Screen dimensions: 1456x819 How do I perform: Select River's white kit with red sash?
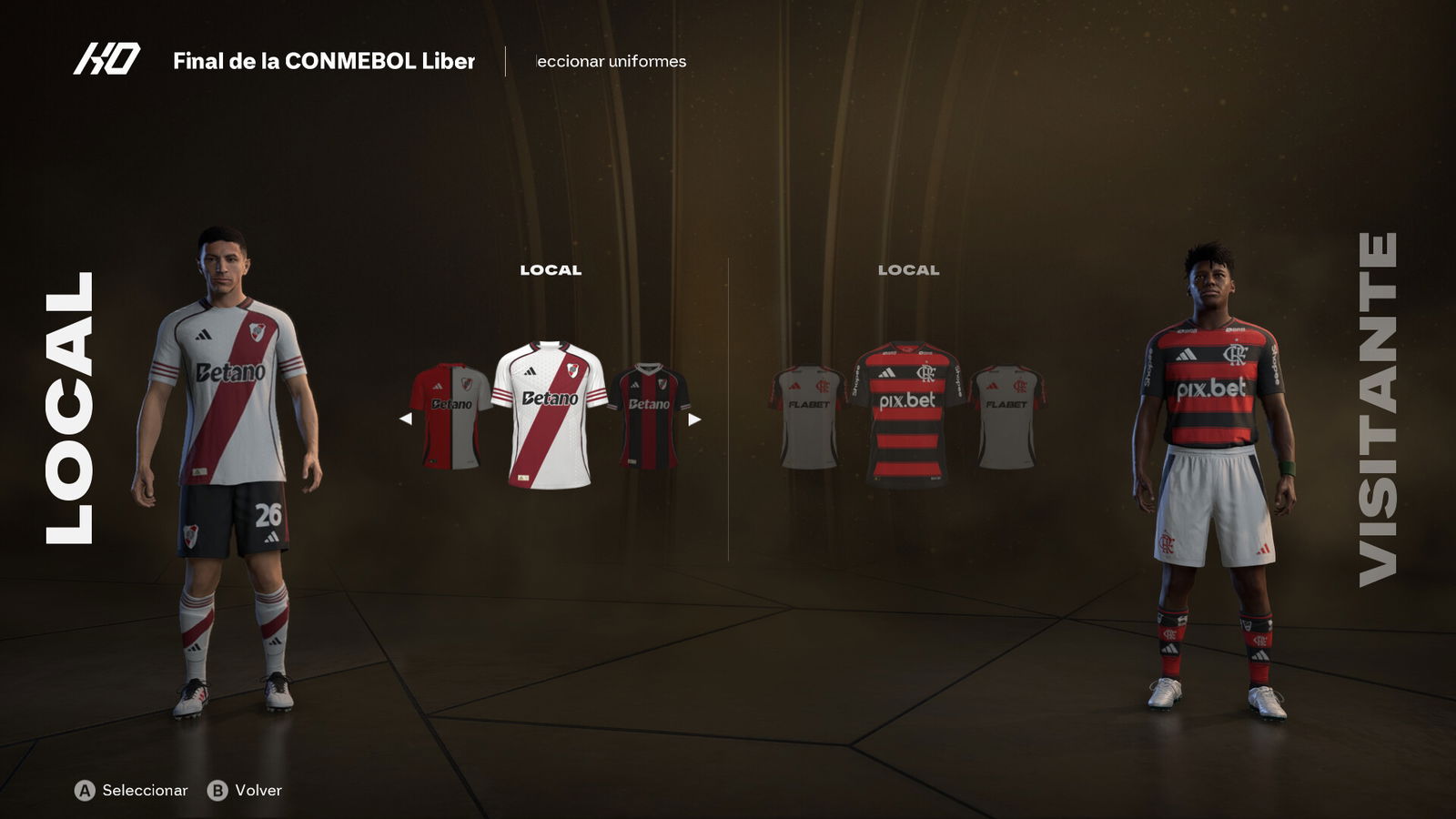(x=550, y=414)
